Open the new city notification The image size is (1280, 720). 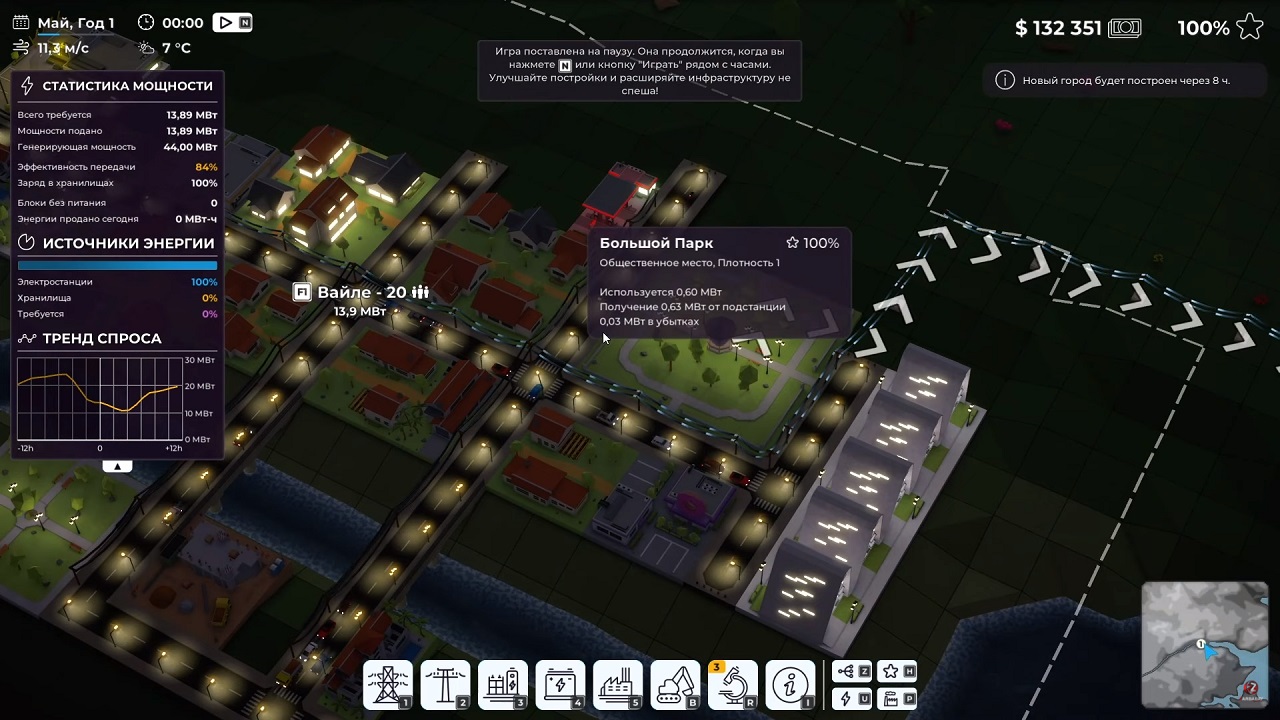pyautogui.click(x=1116, y=80)
